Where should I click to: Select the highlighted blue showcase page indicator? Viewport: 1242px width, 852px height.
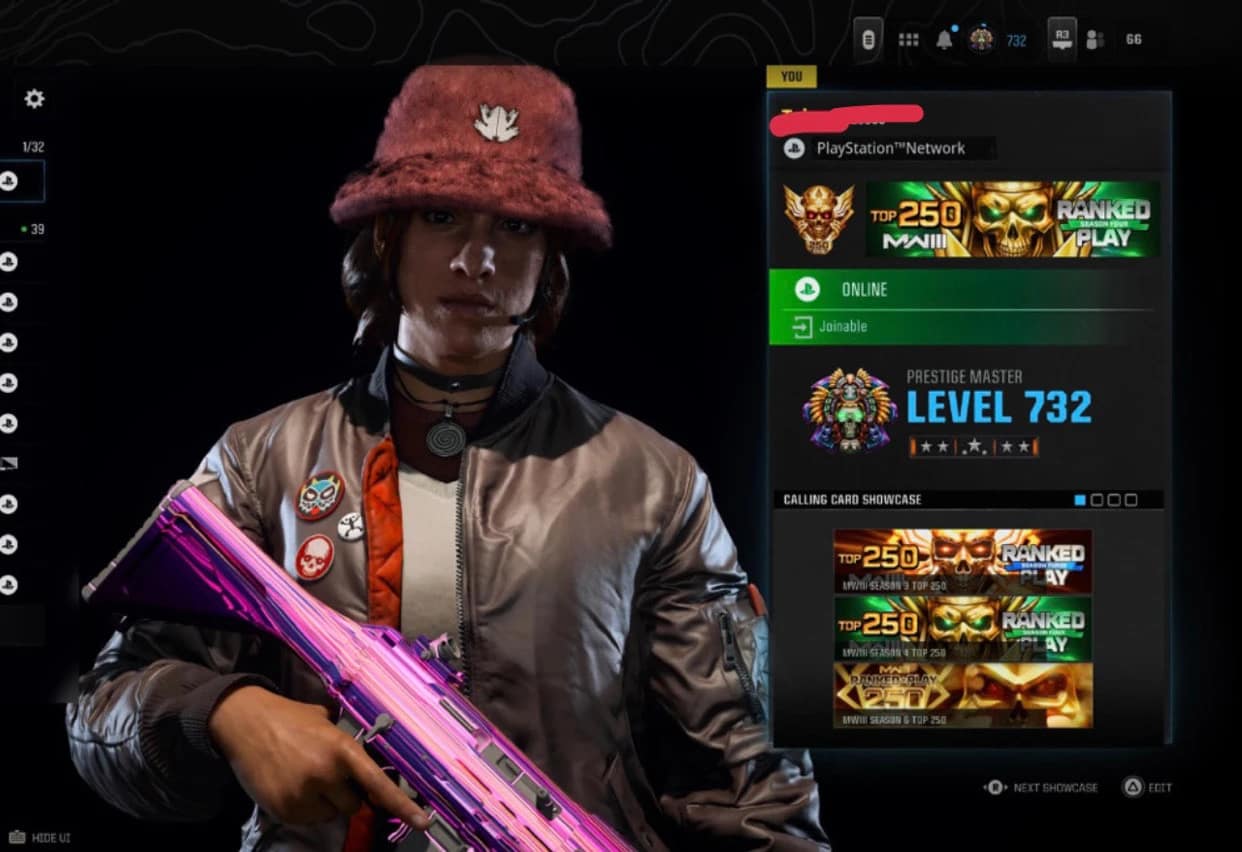coord(1079,499)
